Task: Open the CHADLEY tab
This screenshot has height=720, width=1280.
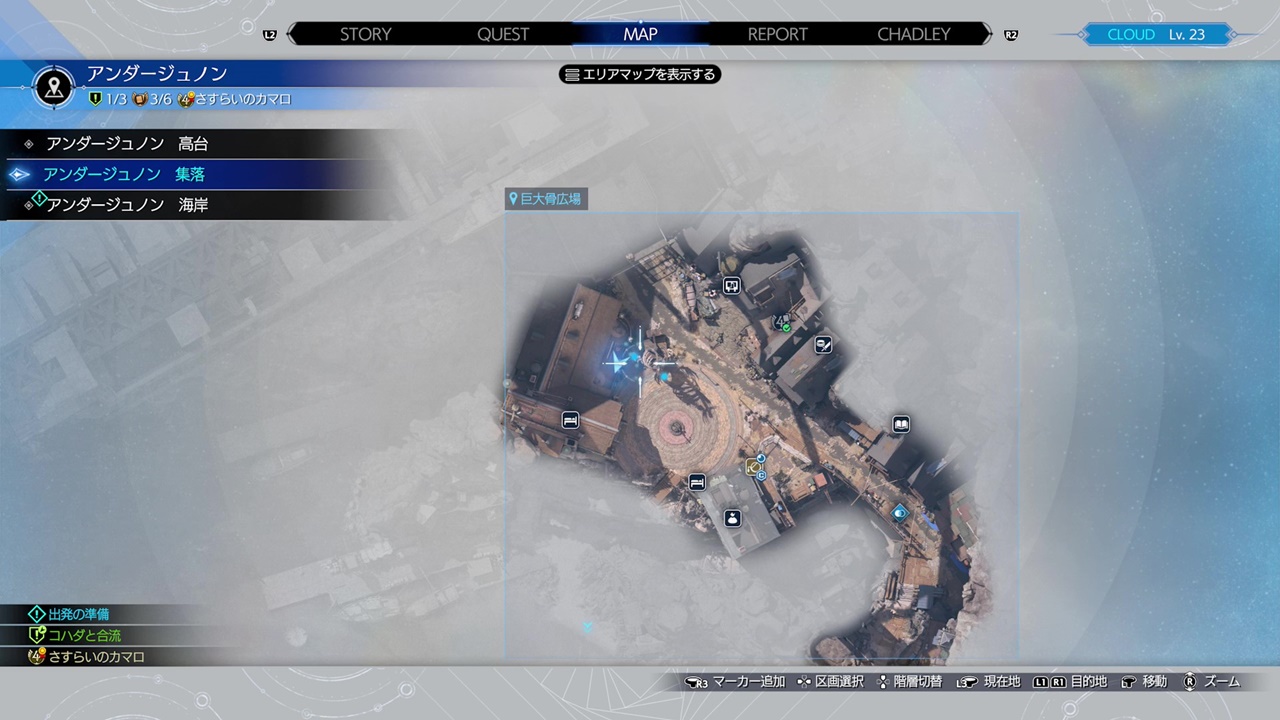Action: click(x=913, y=34)
